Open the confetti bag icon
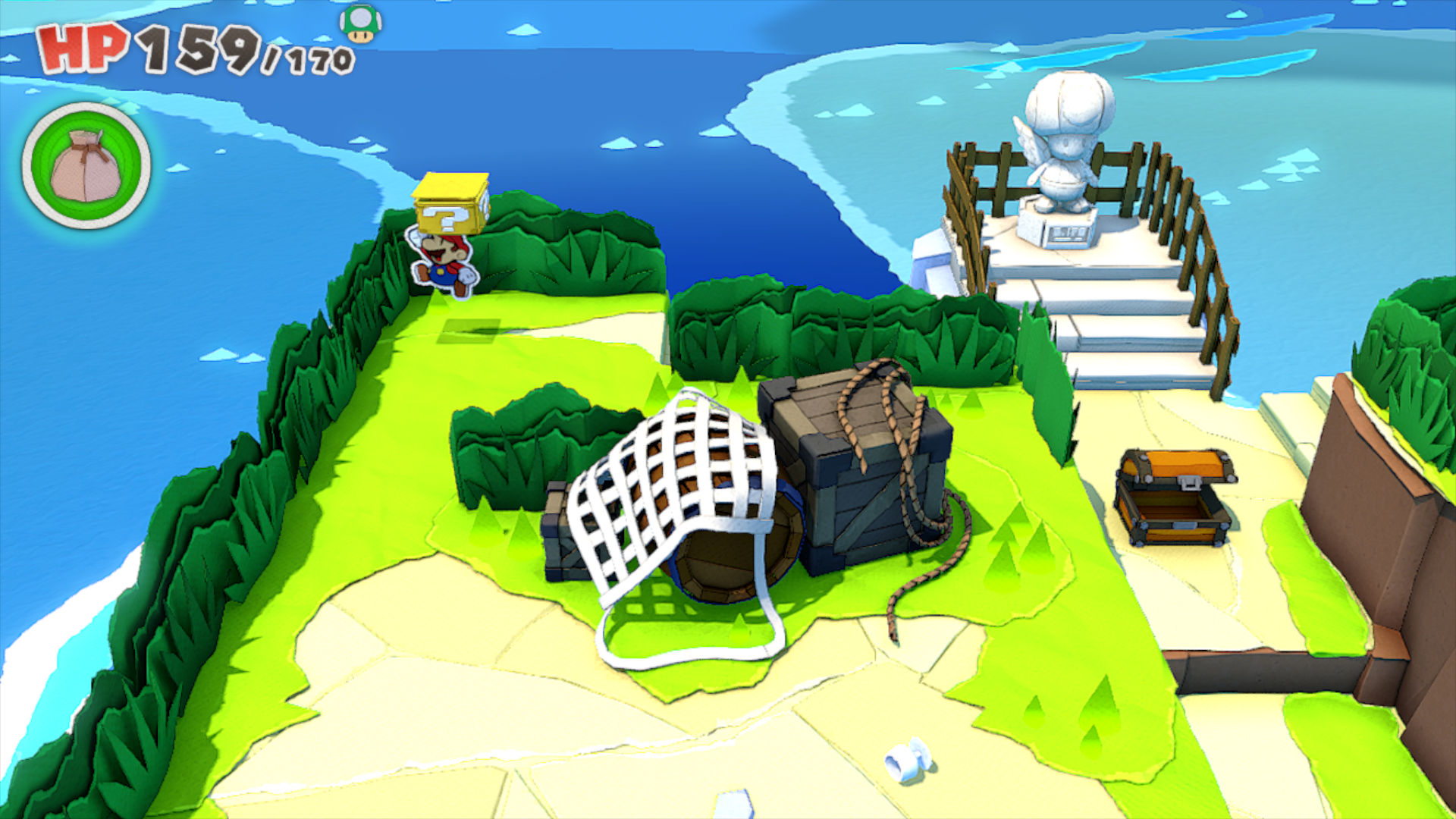 [86, 166]
